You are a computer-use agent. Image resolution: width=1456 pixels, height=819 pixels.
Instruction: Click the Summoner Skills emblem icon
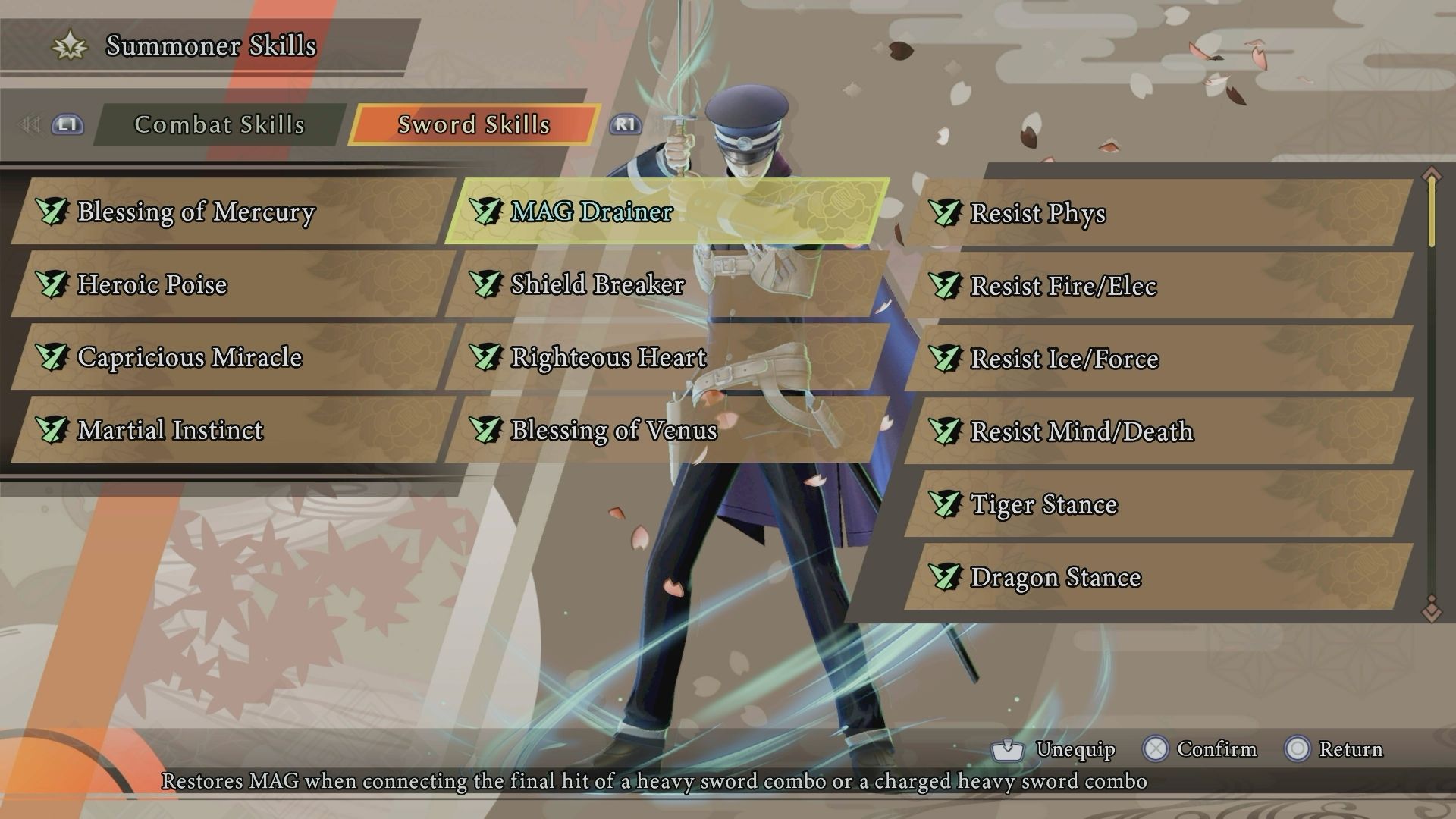click(x=70, y=45)
